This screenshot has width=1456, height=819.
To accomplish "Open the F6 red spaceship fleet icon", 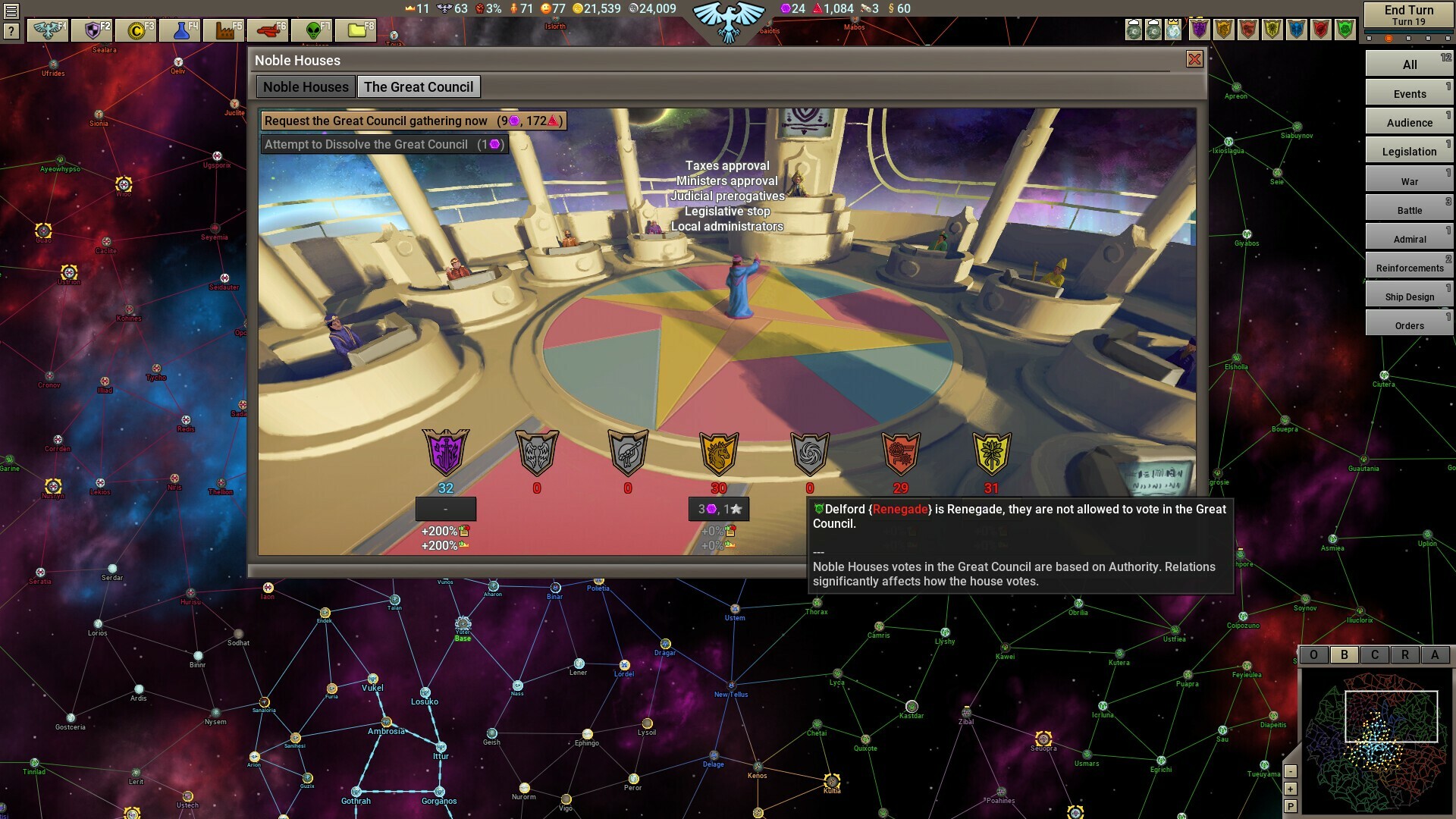I will (267, 30).
